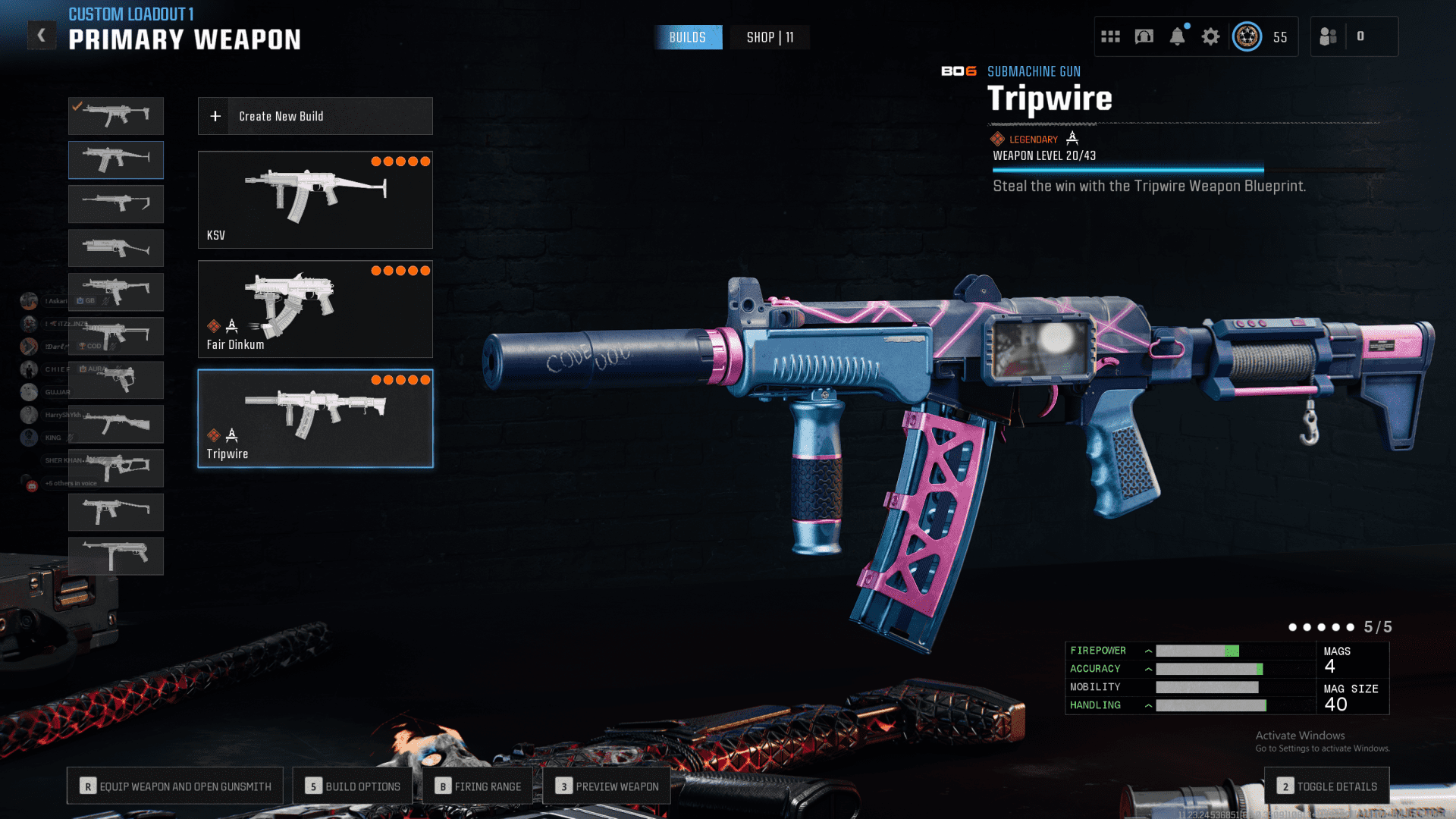The width and height of the screenshot is (1456, 819).
Task: Choose the Fair Dinkum blueprint
Action: pyautogui.click(x=315, y=309)
